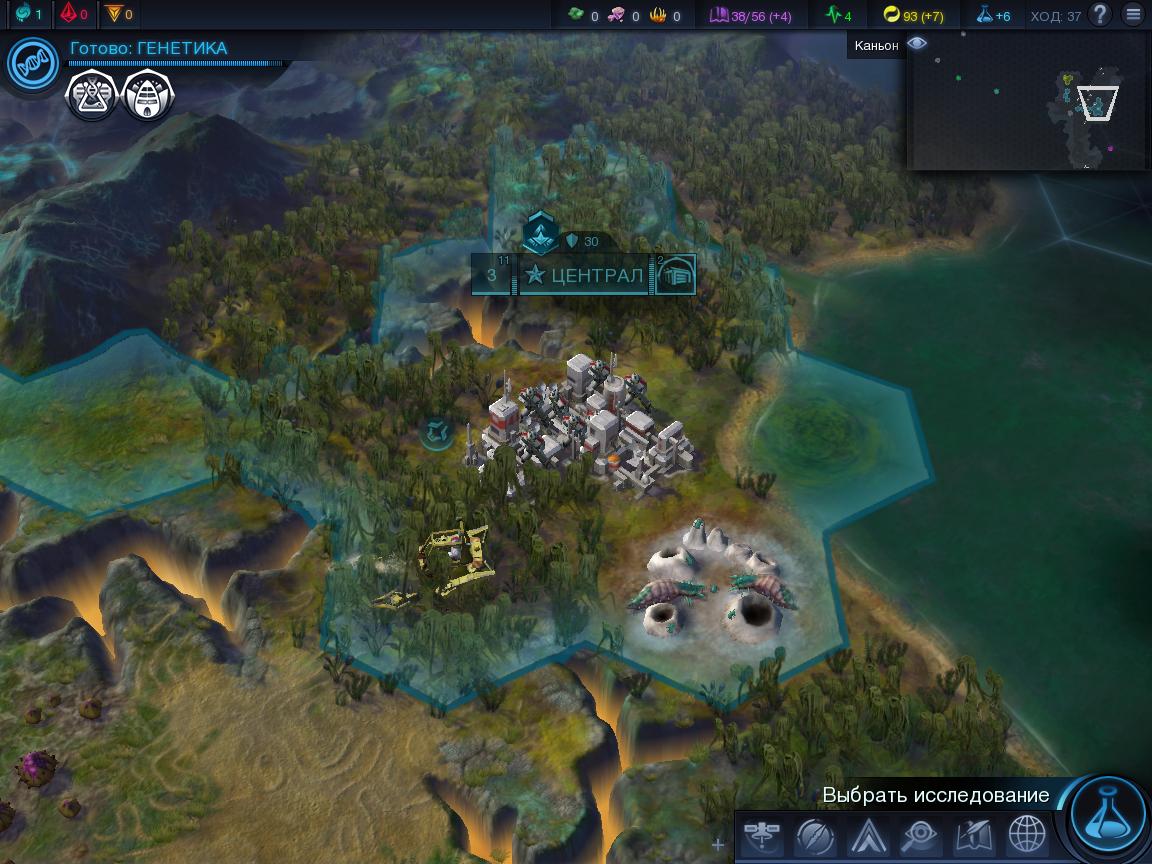
Task: Click the research flask action button
Action: tap(1108, 816)
